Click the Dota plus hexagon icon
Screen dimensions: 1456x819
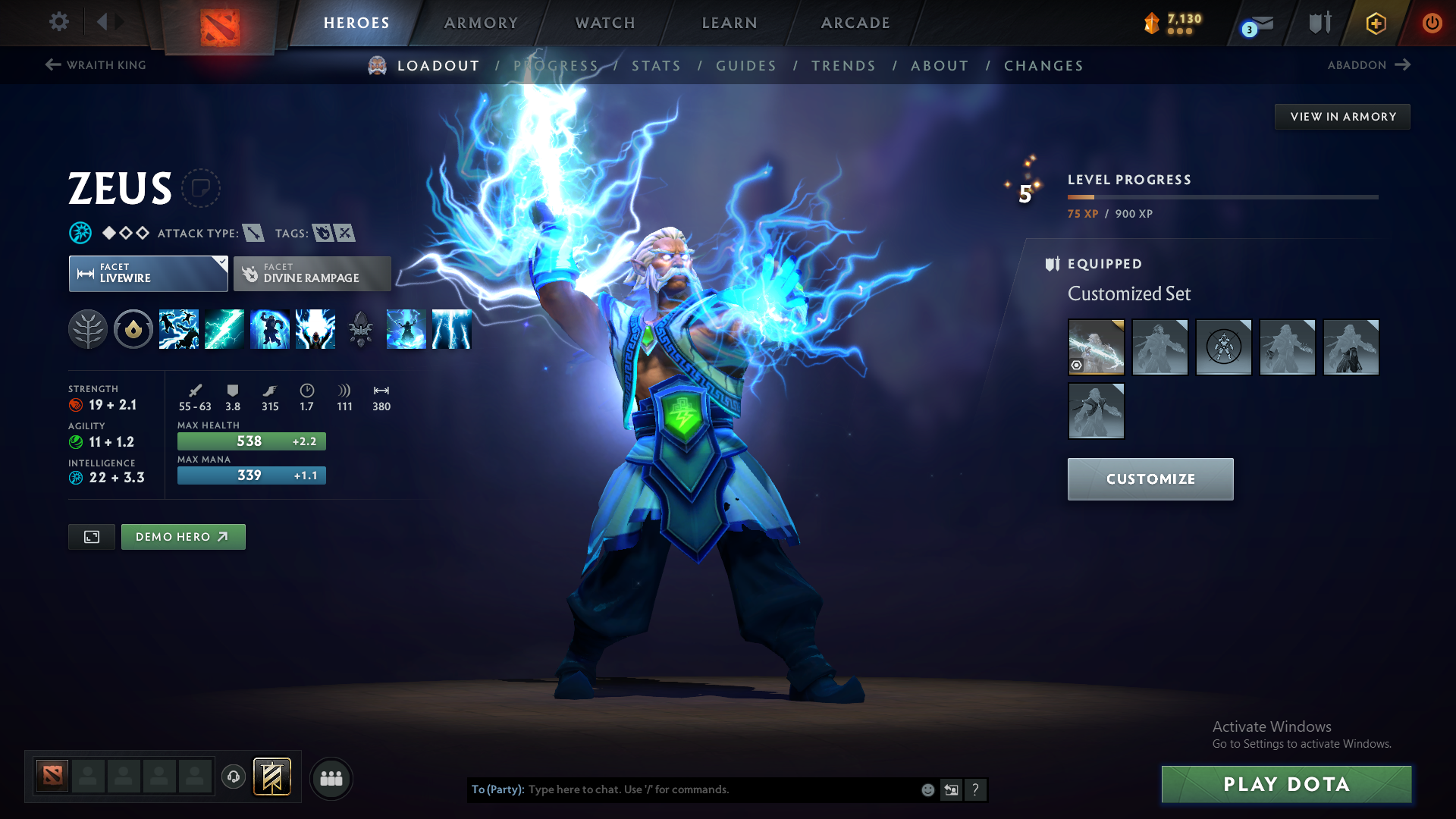coord(1376,23)
